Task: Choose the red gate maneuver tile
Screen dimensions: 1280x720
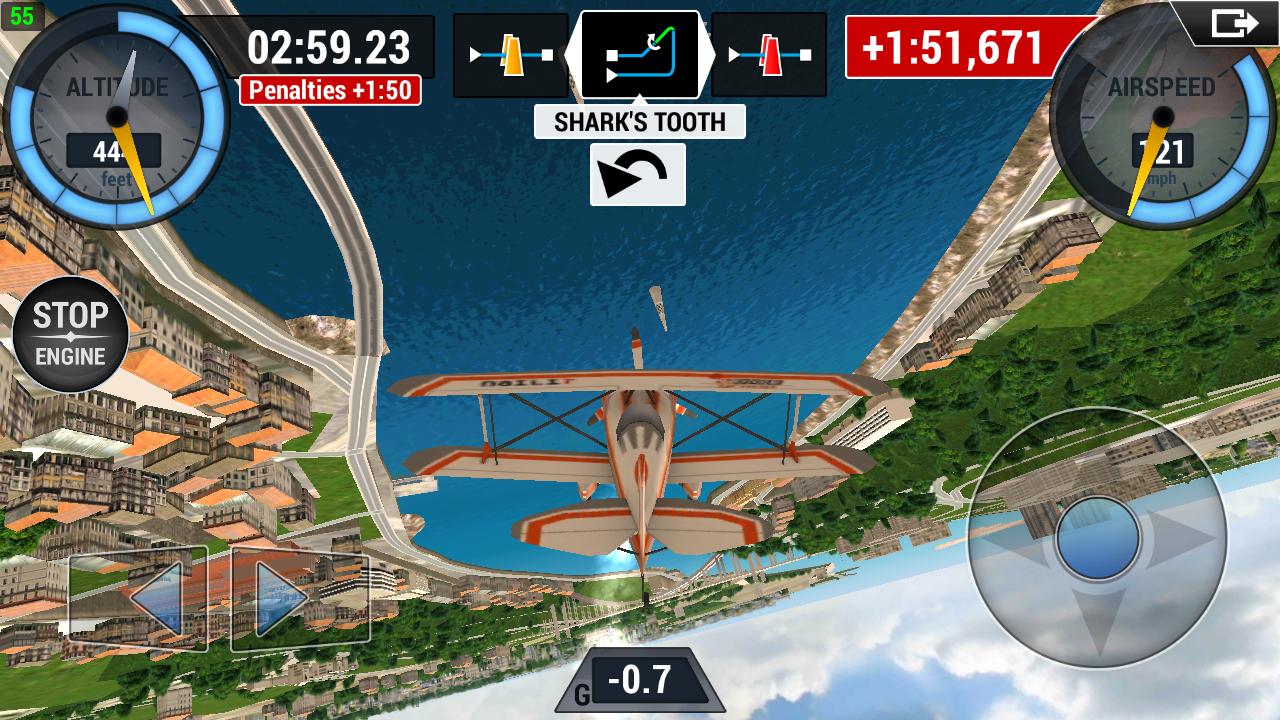Action: (769, 55)
